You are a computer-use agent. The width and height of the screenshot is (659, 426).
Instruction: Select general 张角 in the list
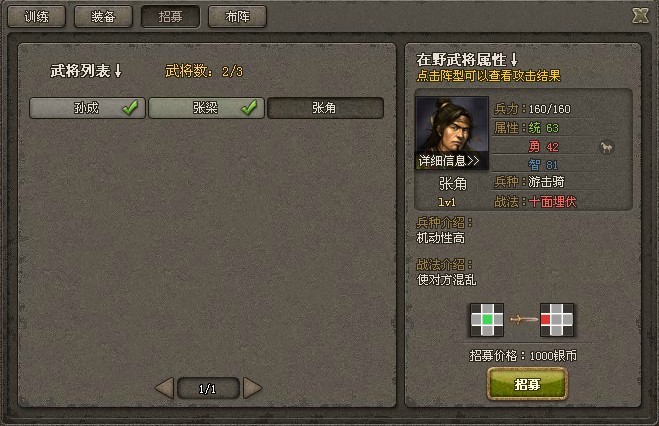[x=325, y=108]
